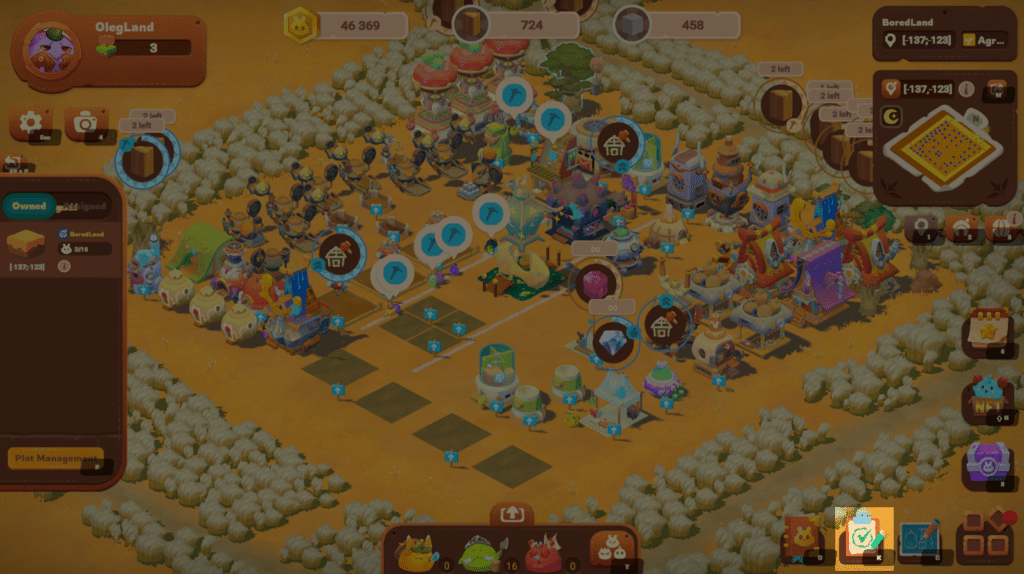1024x574 pixels.
Task: Click the minimap land view
Action: click(942, 148)
